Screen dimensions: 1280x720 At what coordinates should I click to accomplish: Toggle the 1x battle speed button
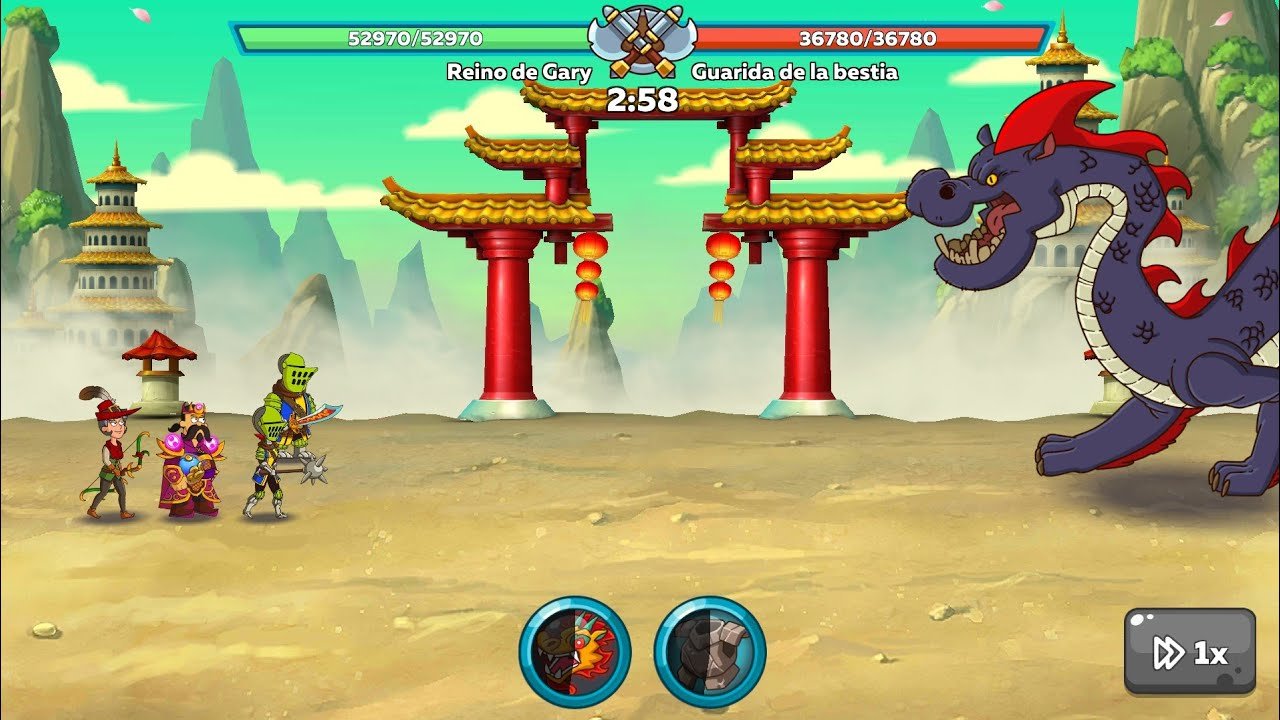(x=1189, y=652)
